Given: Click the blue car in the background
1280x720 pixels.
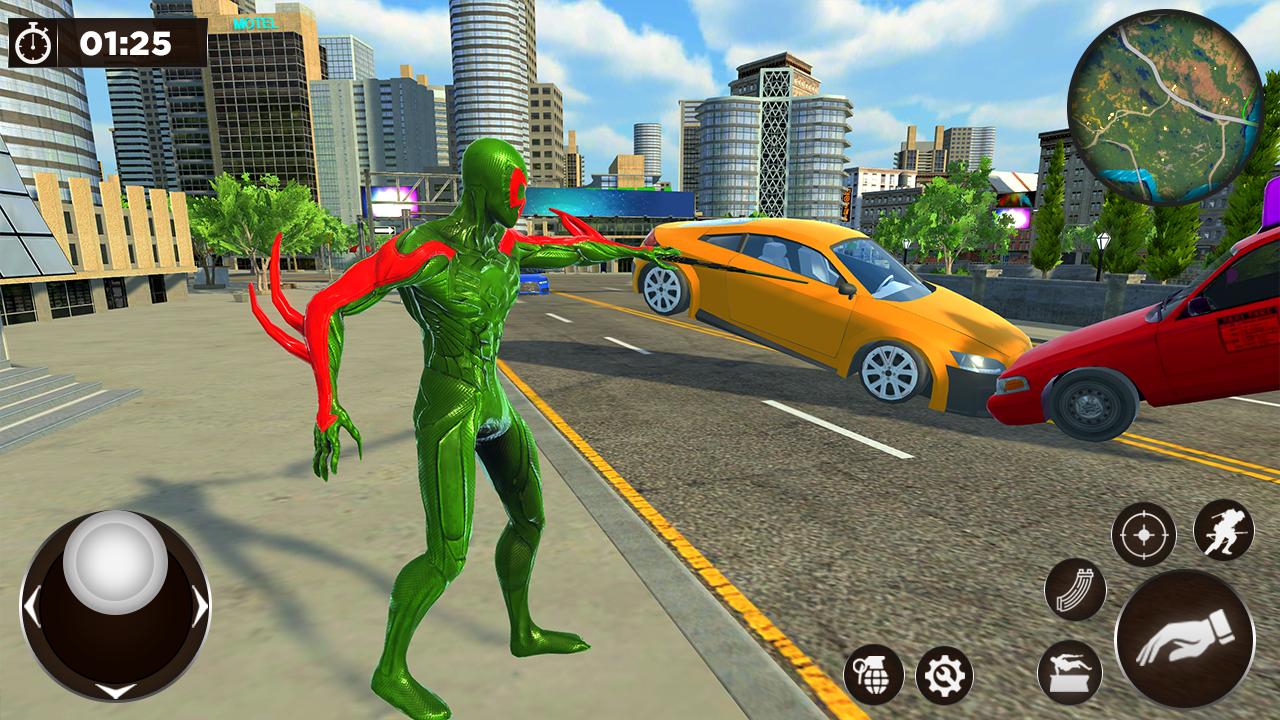Looking at the screenshot, I should tap(533, 285).
